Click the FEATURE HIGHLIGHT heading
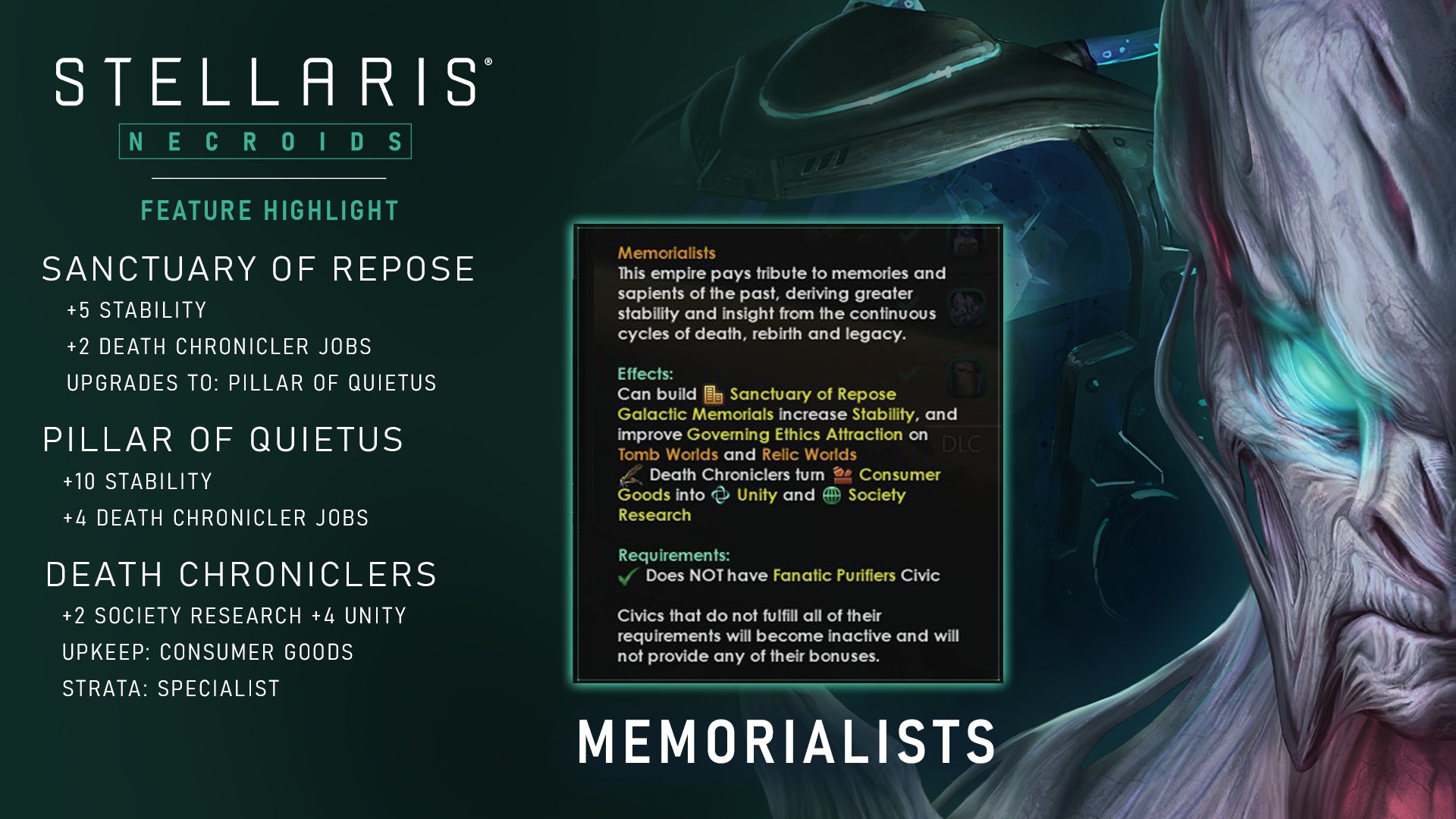Screen dimensions: 1456x819 268,210
